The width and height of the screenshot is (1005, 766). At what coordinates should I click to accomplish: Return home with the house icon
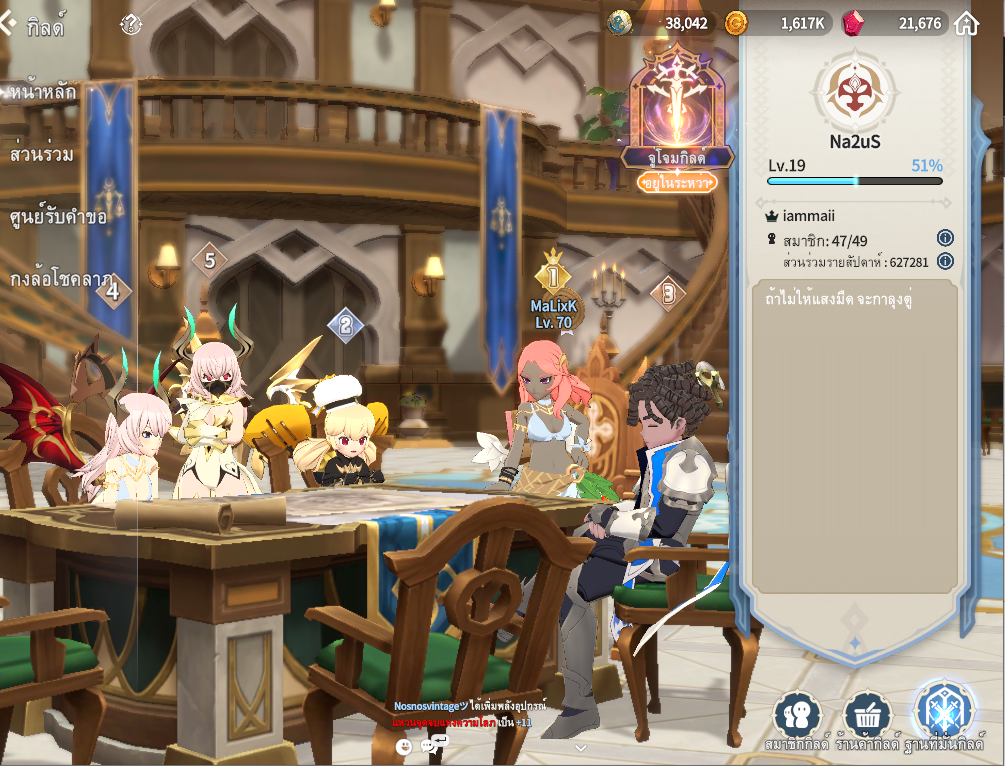(x=966, y=23)
